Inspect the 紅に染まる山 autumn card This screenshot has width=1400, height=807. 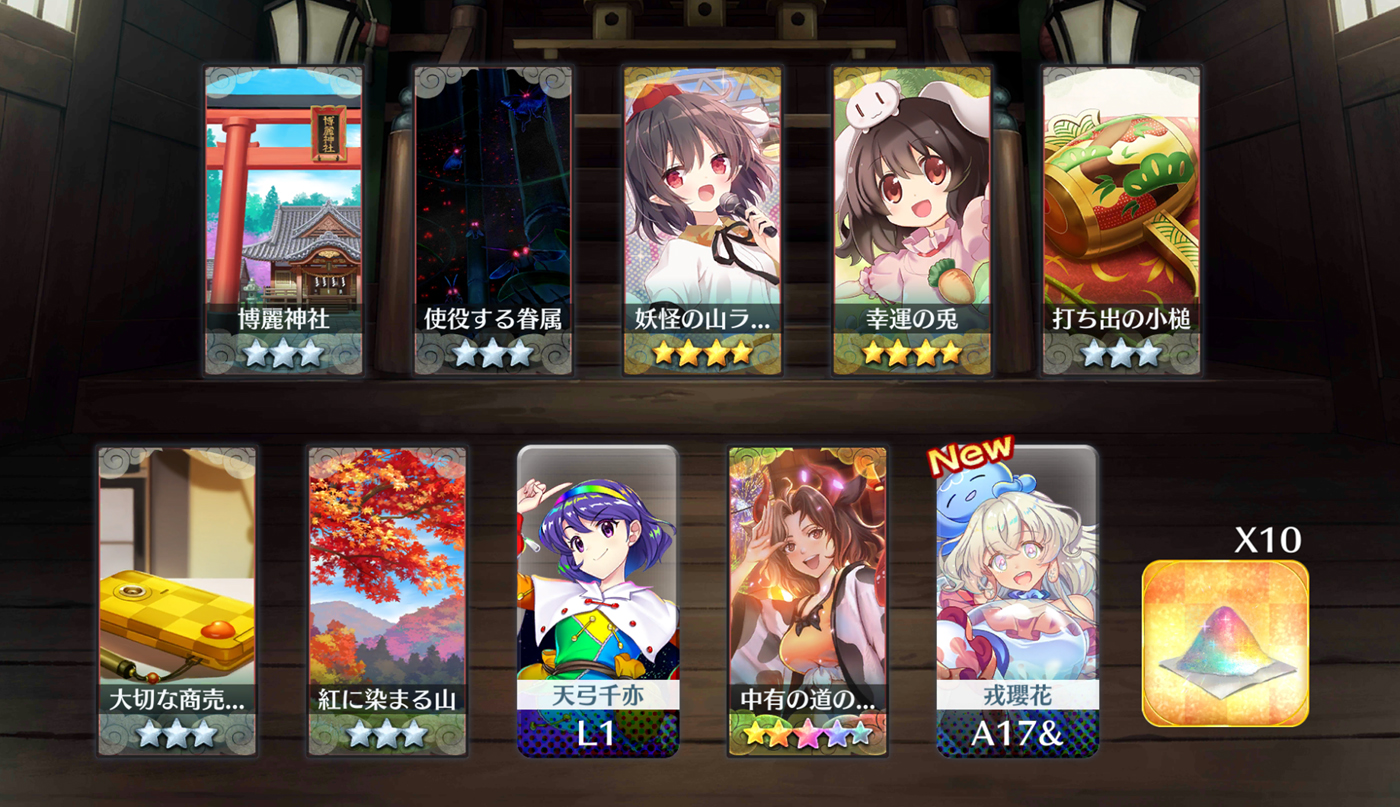[387, 600]
